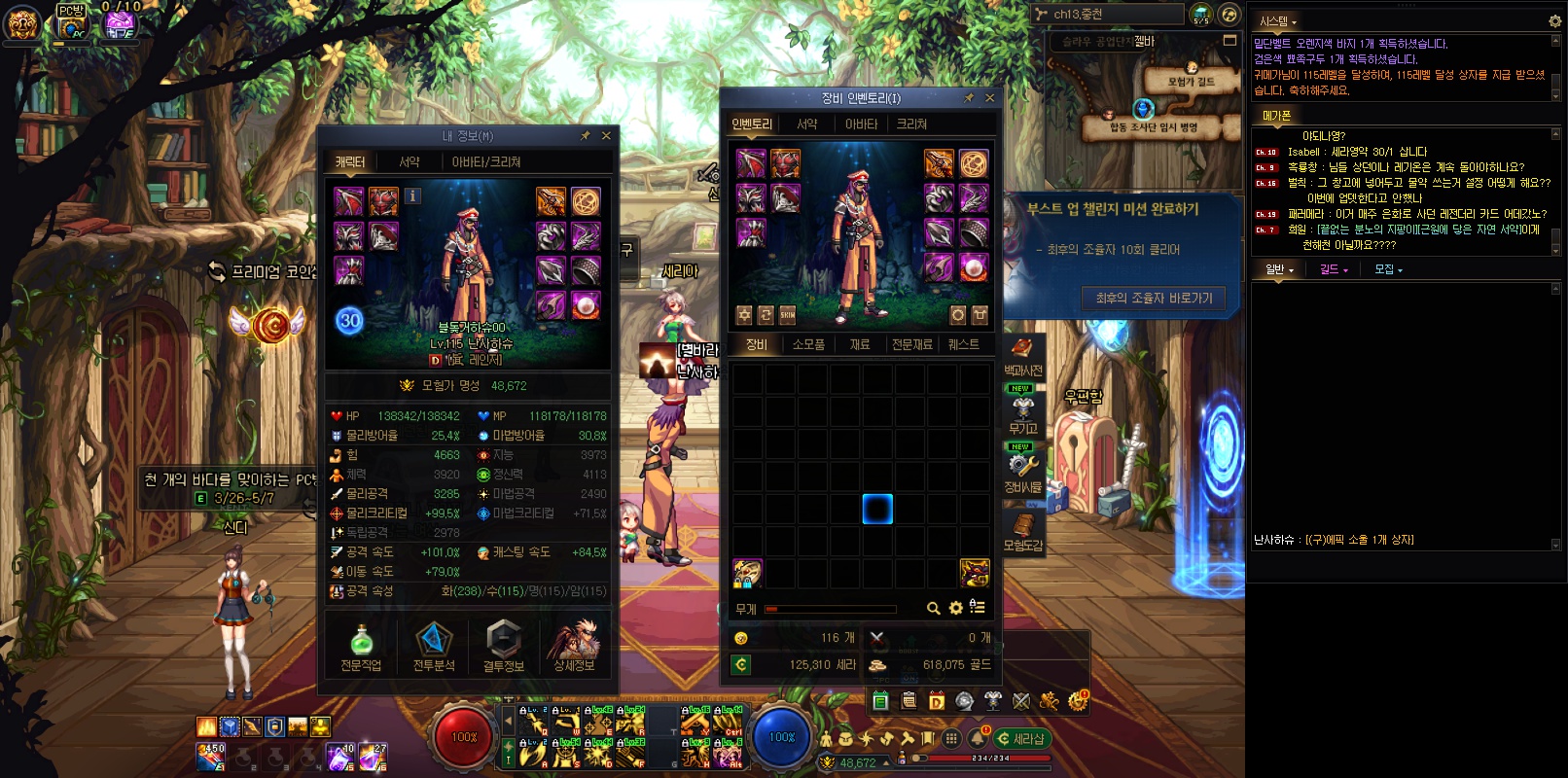Screen dimensions: 1568x778
Task: Open the 아바타/크리쳐 tab in character info
Action: click(x=486, y=162)
